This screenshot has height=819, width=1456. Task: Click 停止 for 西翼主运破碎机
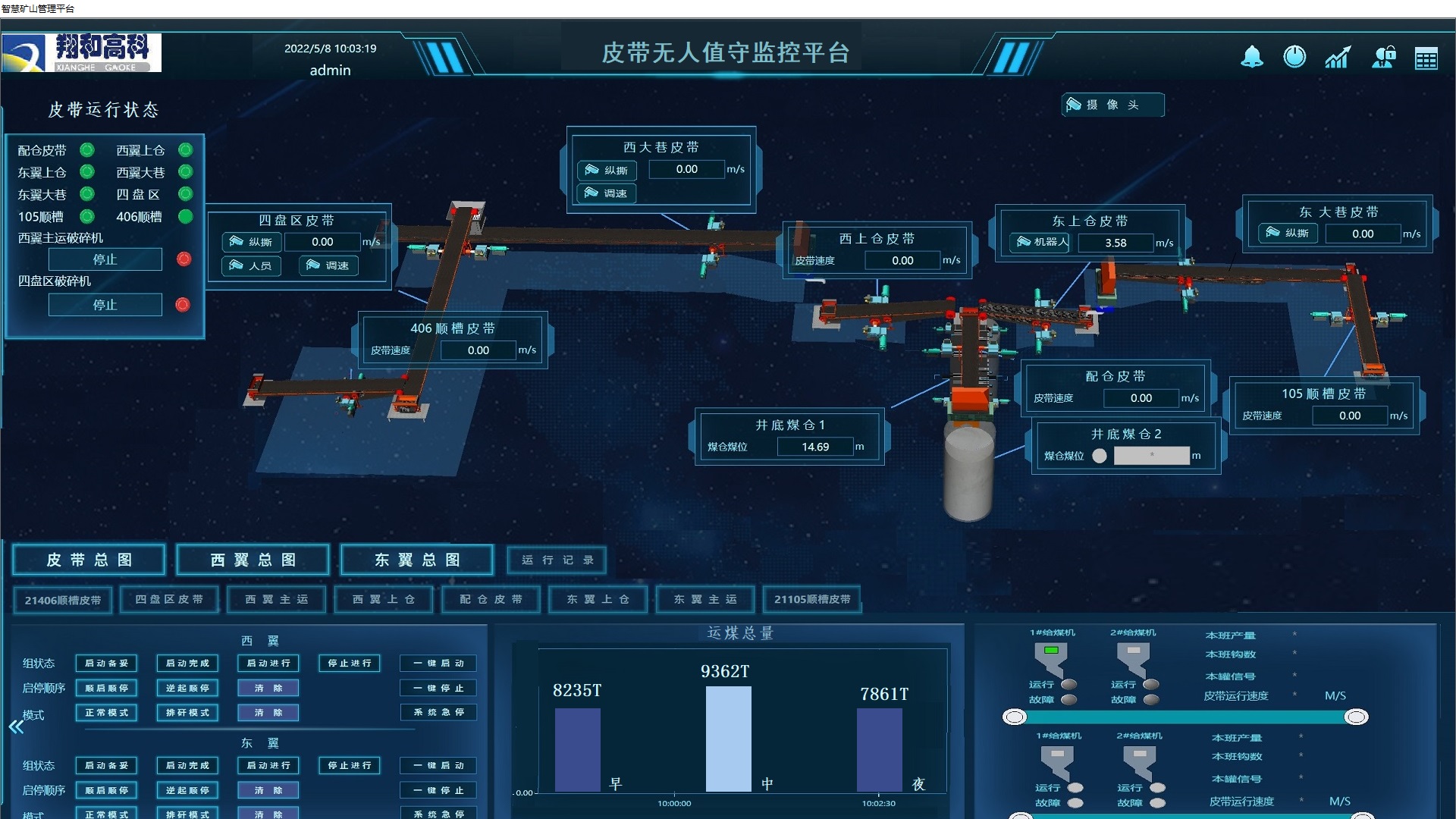[105, 259]
